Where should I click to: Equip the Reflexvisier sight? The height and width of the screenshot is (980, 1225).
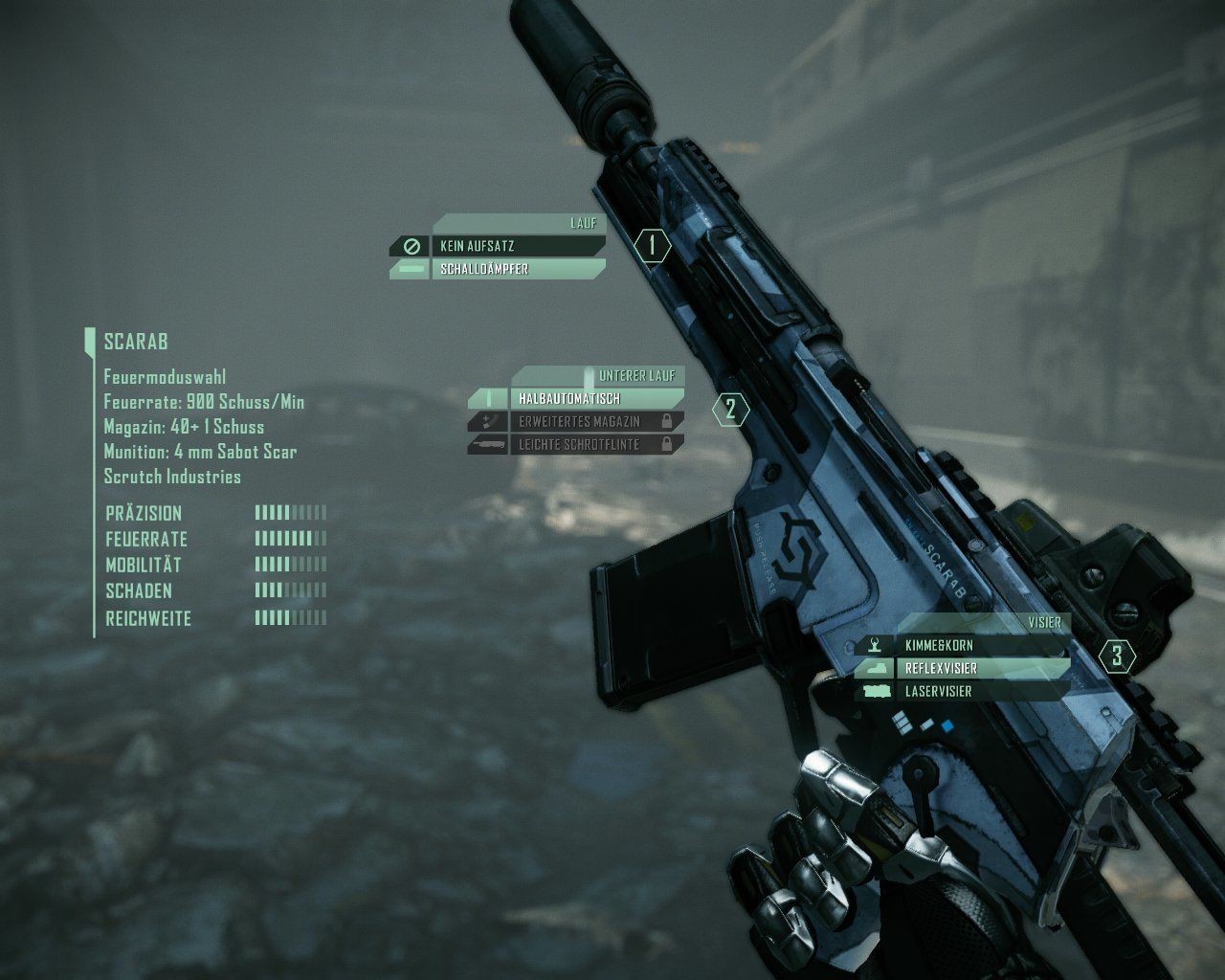[x=981, y=668]
